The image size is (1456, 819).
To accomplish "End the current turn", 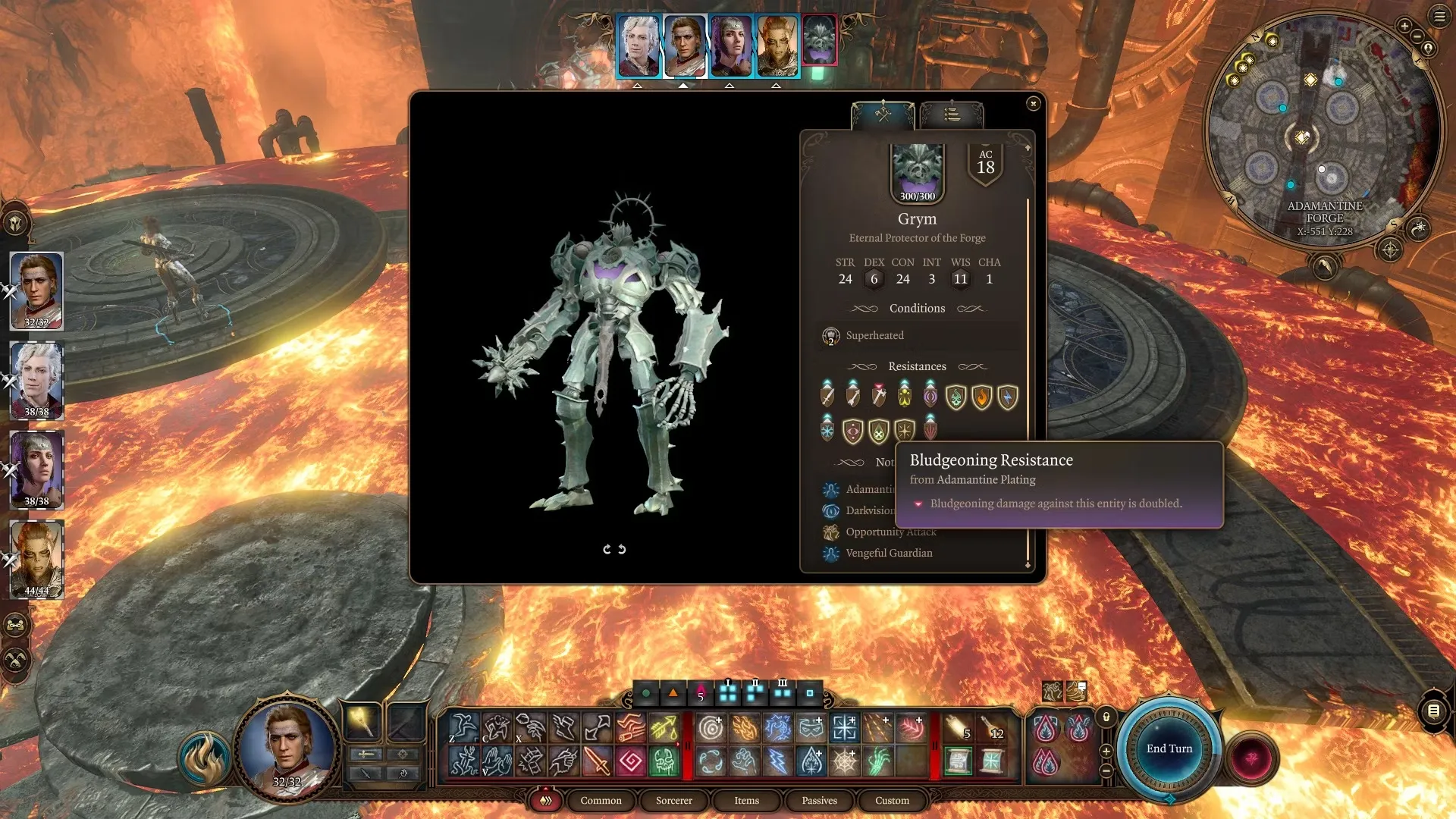I will [1169, 748].
